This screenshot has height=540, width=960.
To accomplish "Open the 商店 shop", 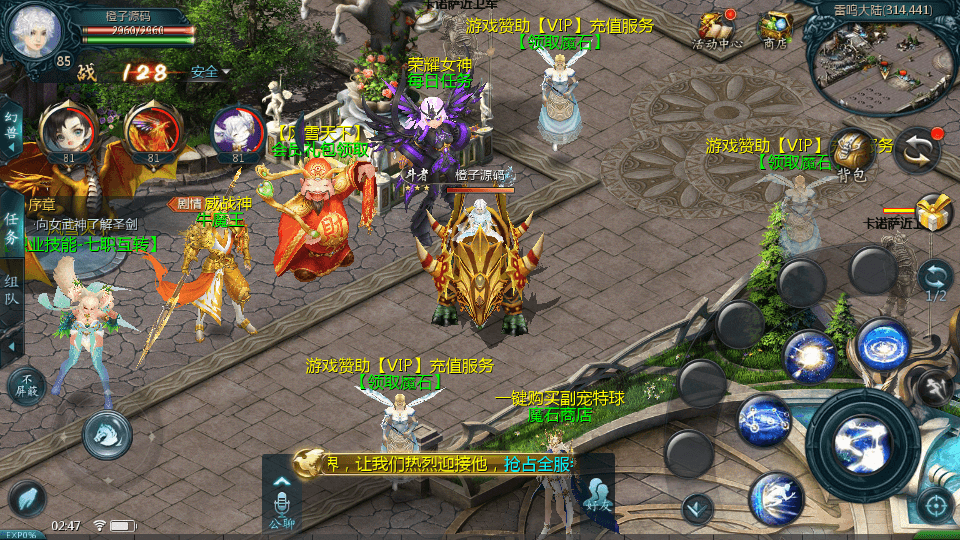I will point(776,29).
